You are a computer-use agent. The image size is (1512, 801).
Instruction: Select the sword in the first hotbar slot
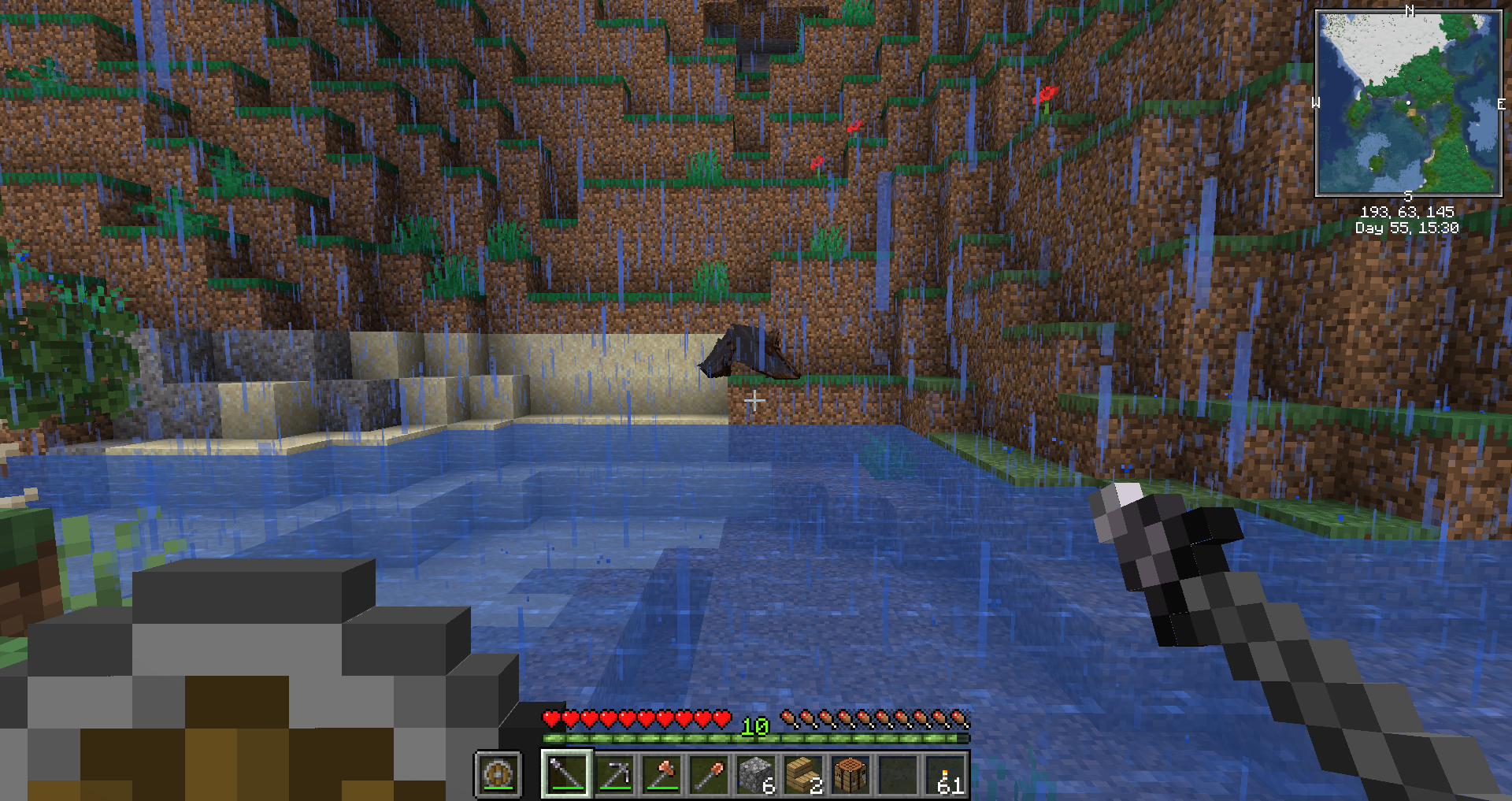click(566, 774)
